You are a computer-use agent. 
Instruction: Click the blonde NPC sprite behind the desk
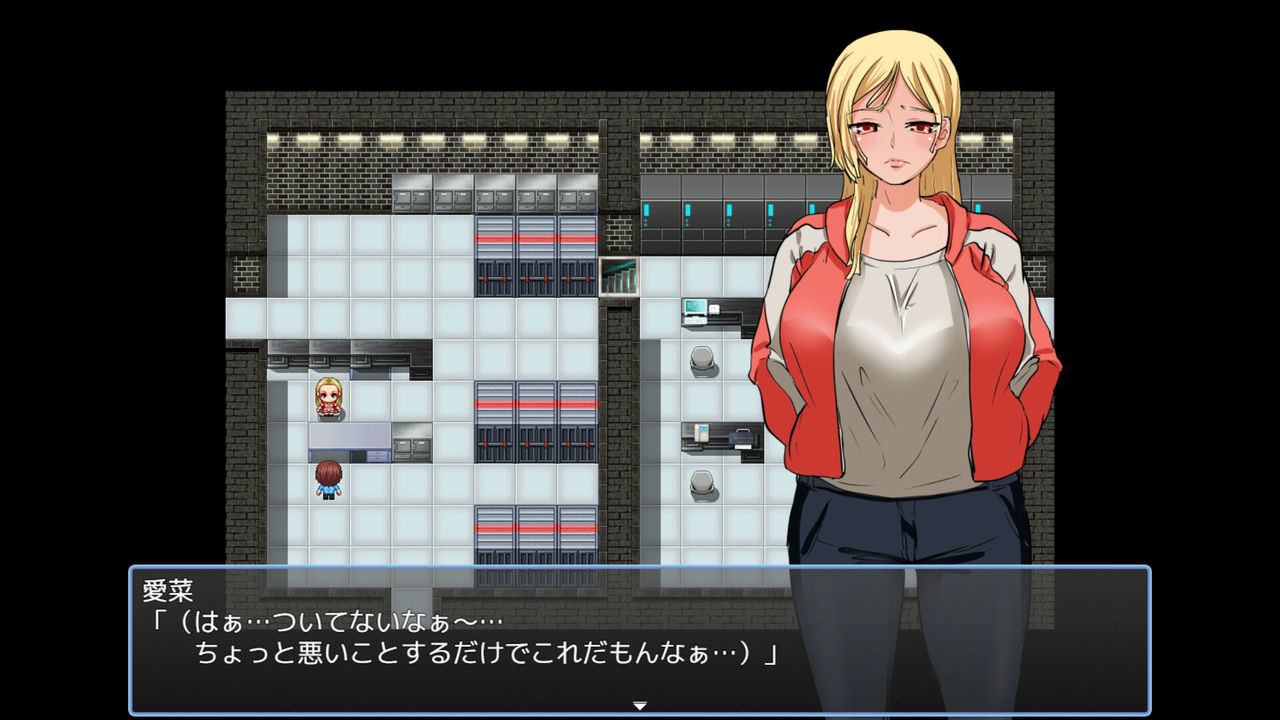[x=330, y=398]
